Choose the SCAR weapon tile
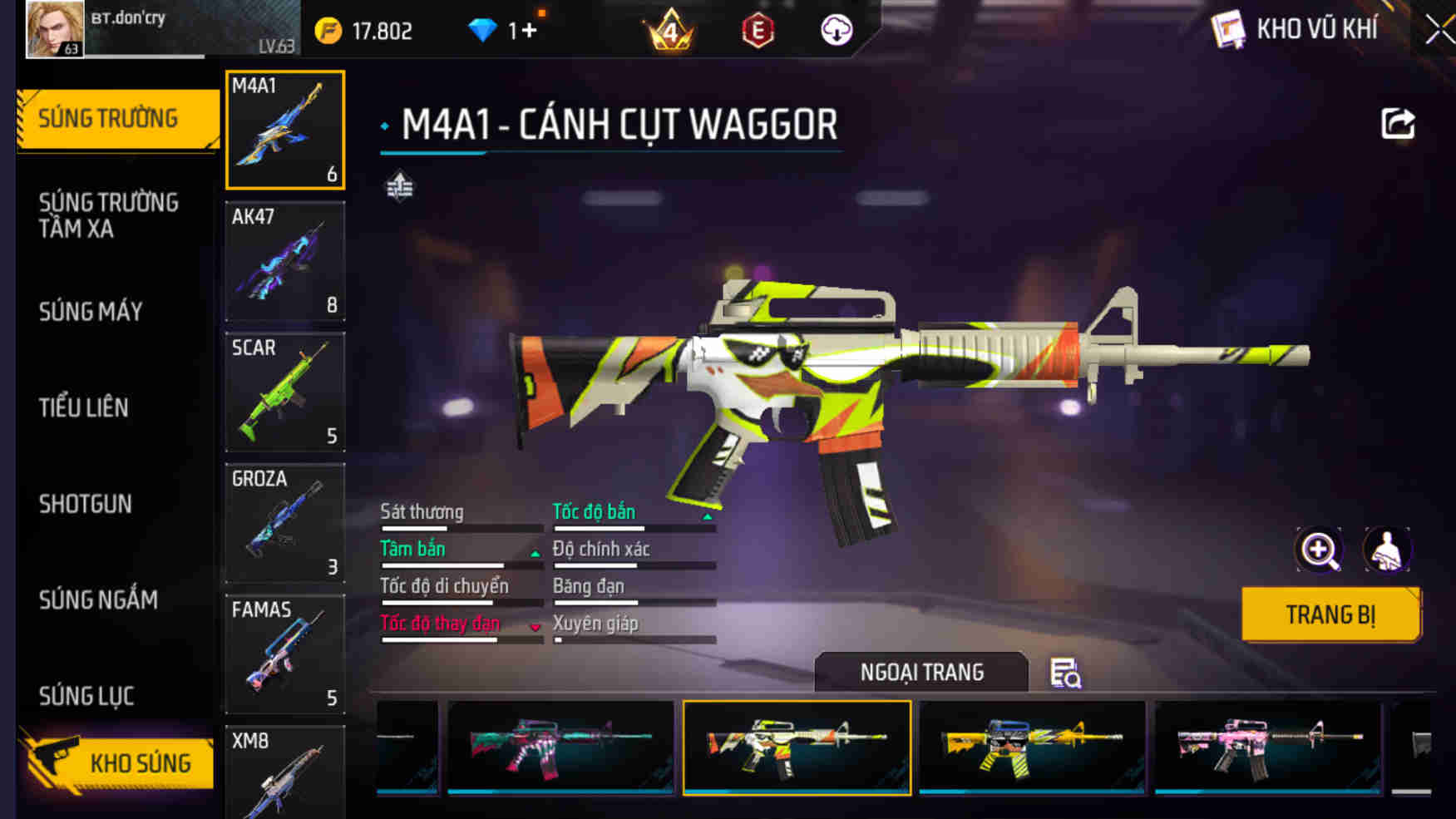 pos(285,392)
